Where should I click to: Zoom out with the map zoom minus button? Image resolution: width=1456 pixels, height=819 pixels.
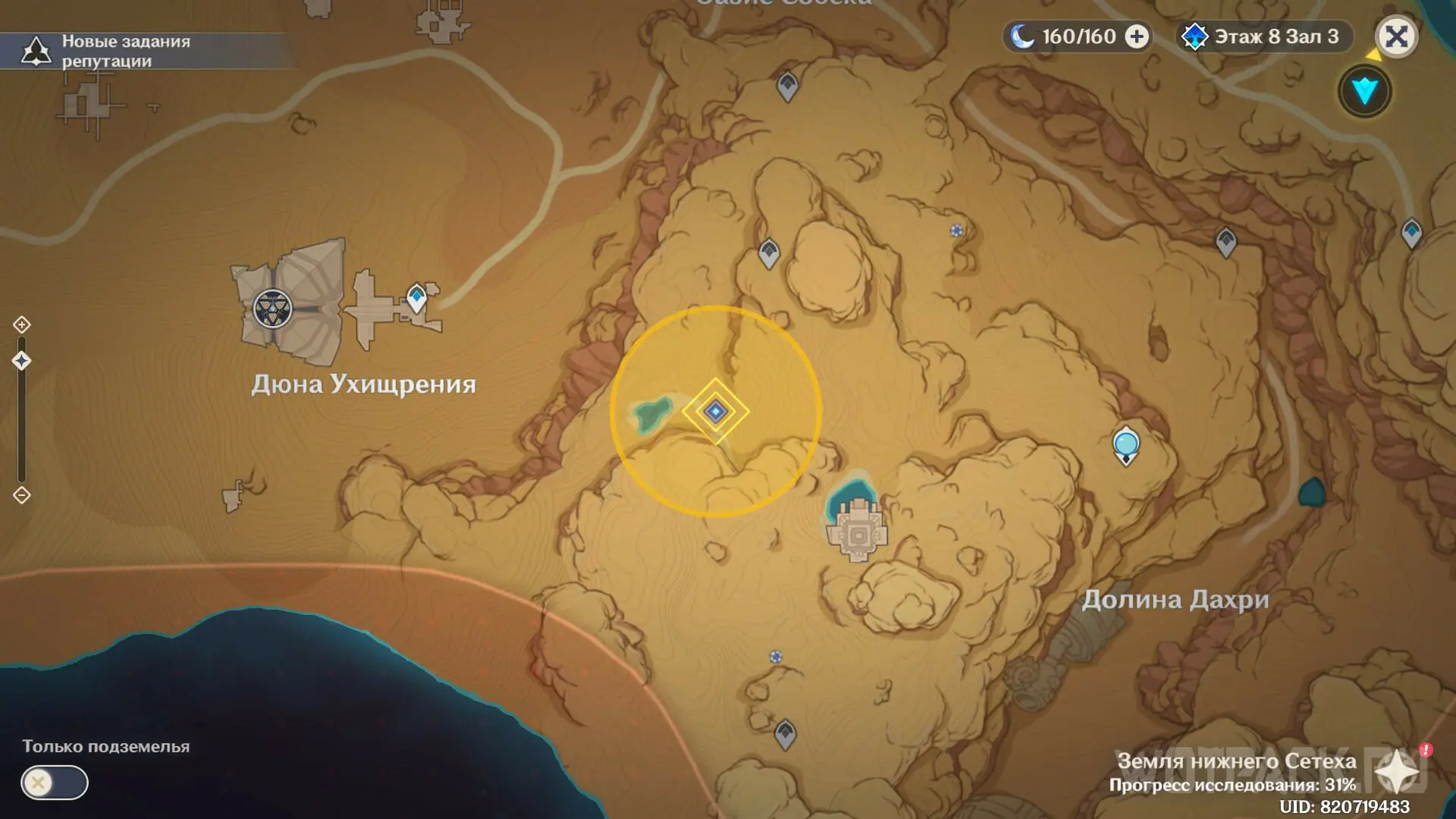pos(21,495)
